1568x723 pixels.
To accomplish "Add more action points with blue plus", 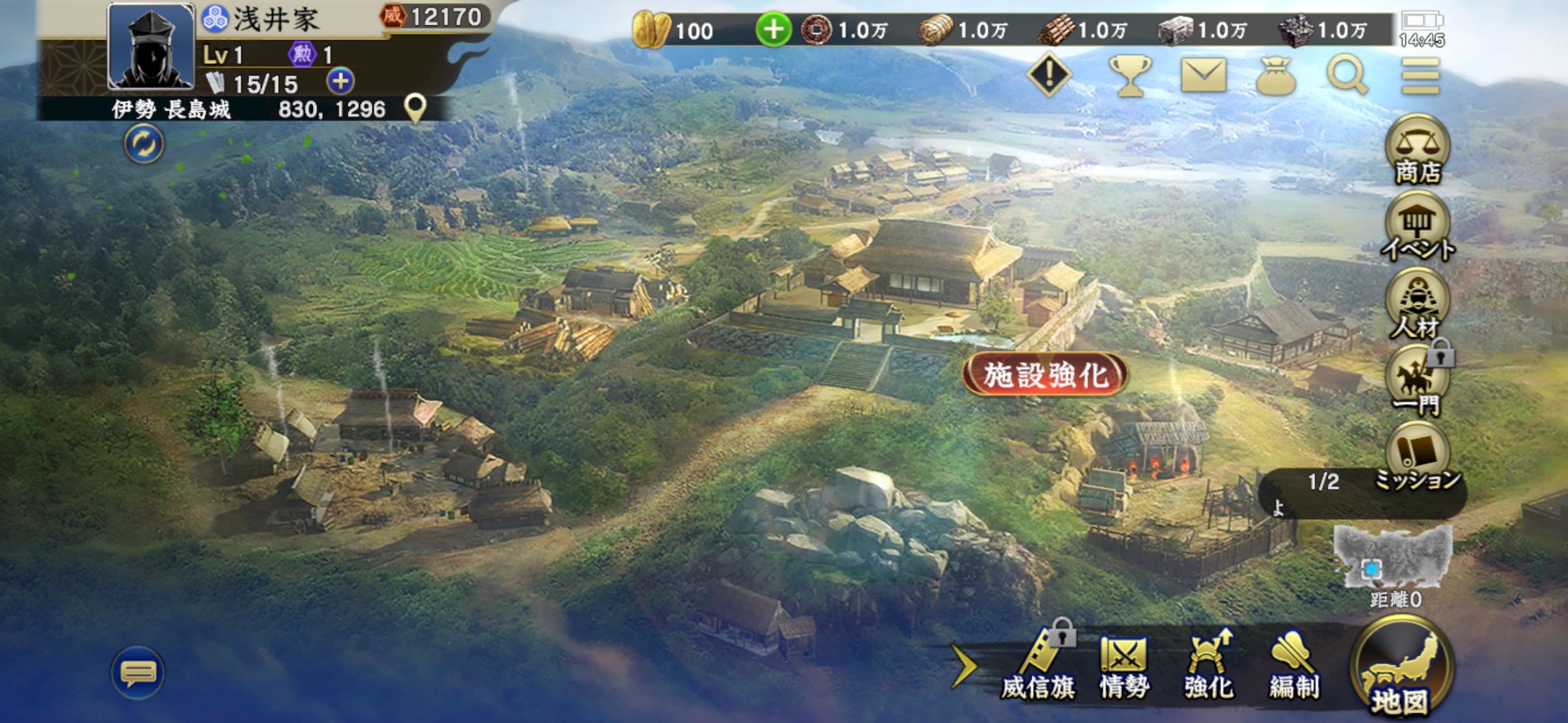I will pos(340,82).
